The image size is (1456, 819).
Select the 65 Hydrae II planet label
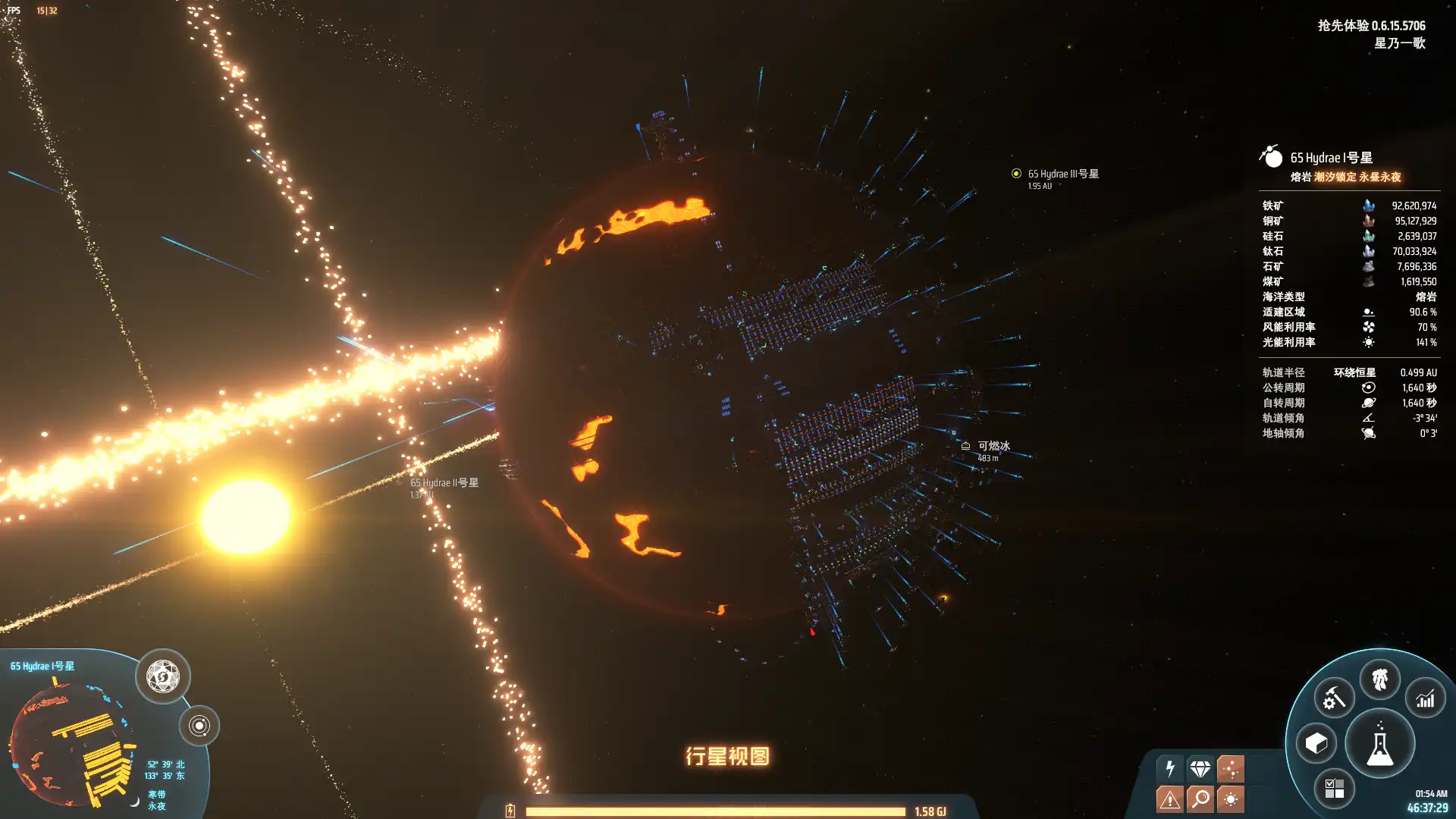click(444, 482)
